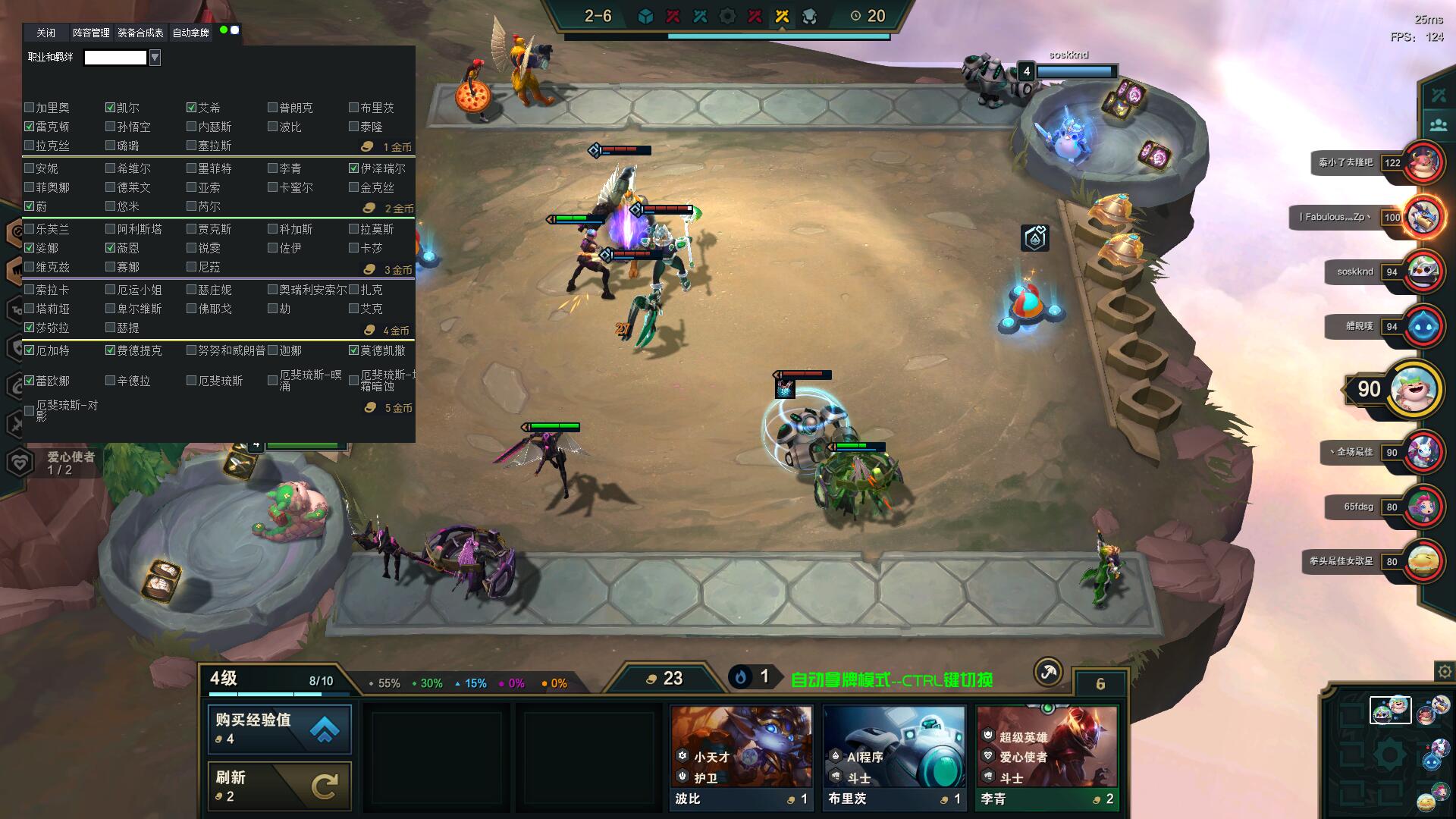Screen dimensions: 1456x819
Task: Enable the 李青 checkbox
Action: [x=273, y=168]
